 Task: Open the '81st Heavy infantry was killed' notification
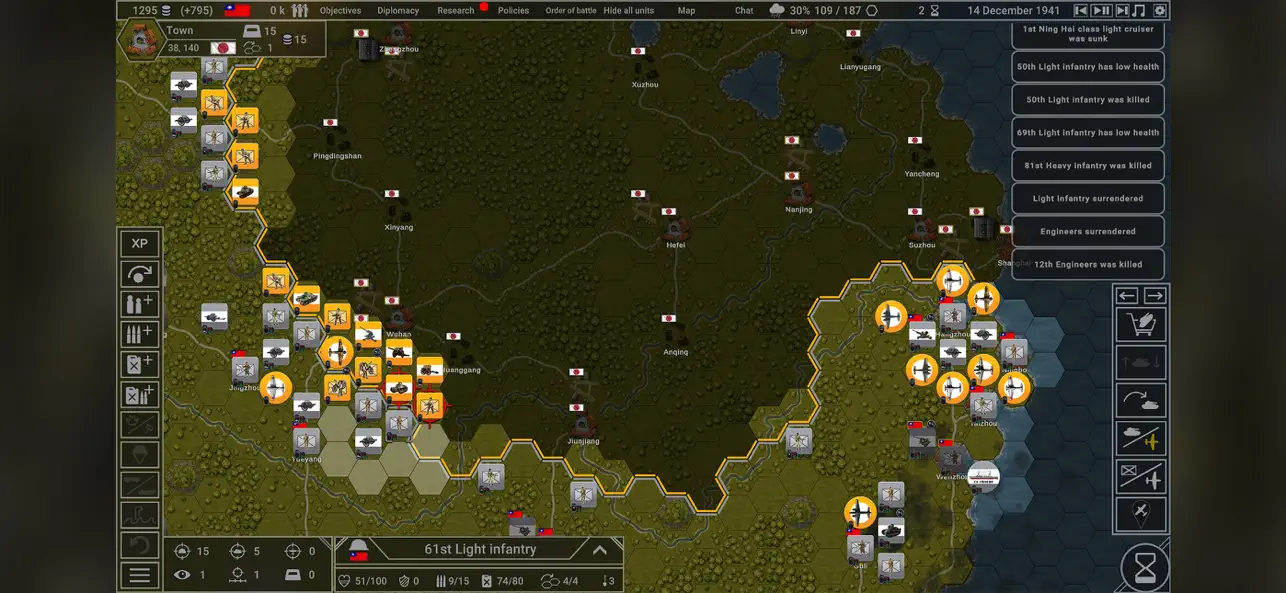(1088, 166)
